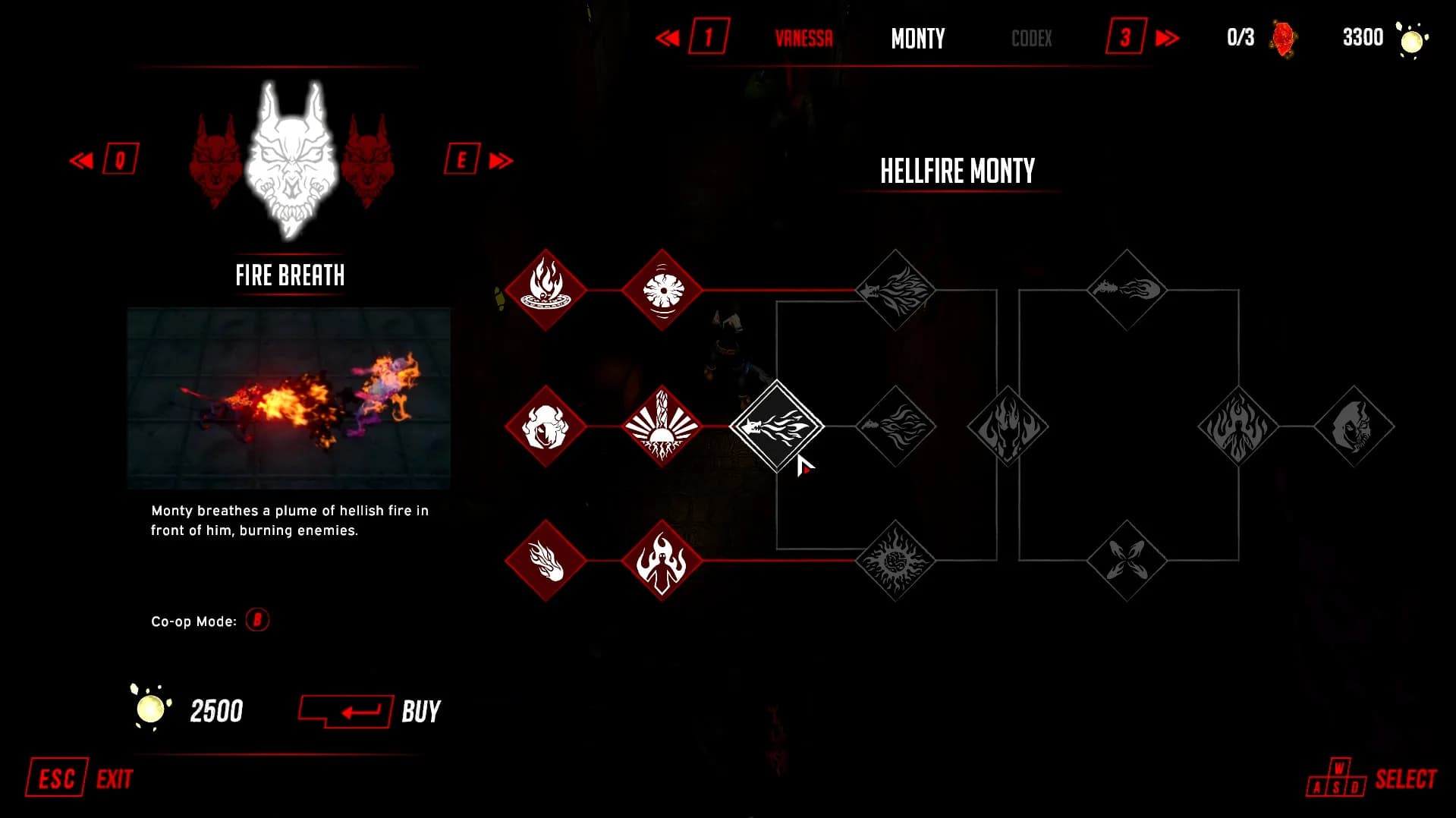Select the fireball skill icon bottom-left

click(x=546, y=562)
